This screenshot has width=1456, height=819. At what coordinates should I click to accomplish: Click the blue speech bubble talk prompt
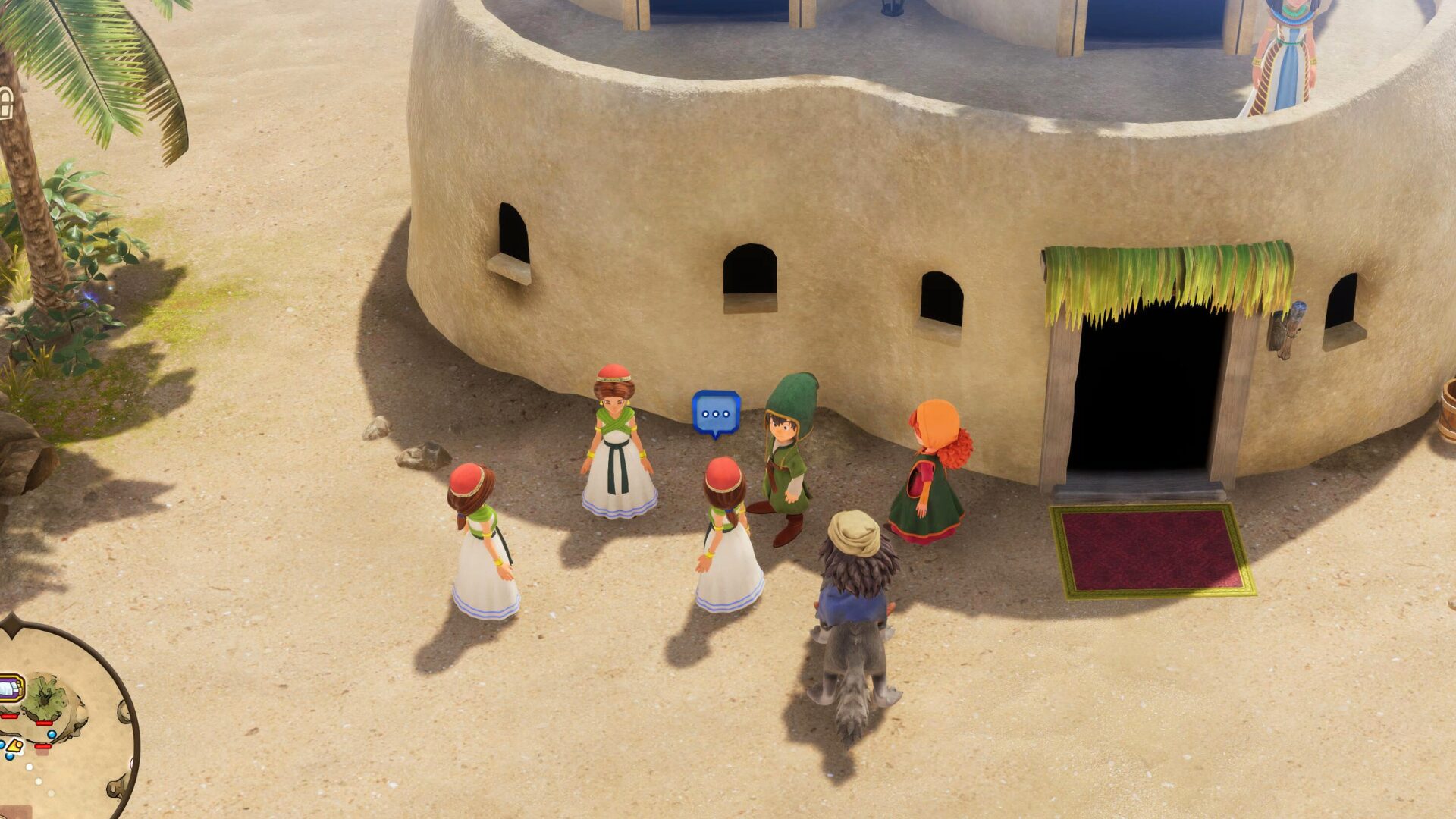[716, 413]
